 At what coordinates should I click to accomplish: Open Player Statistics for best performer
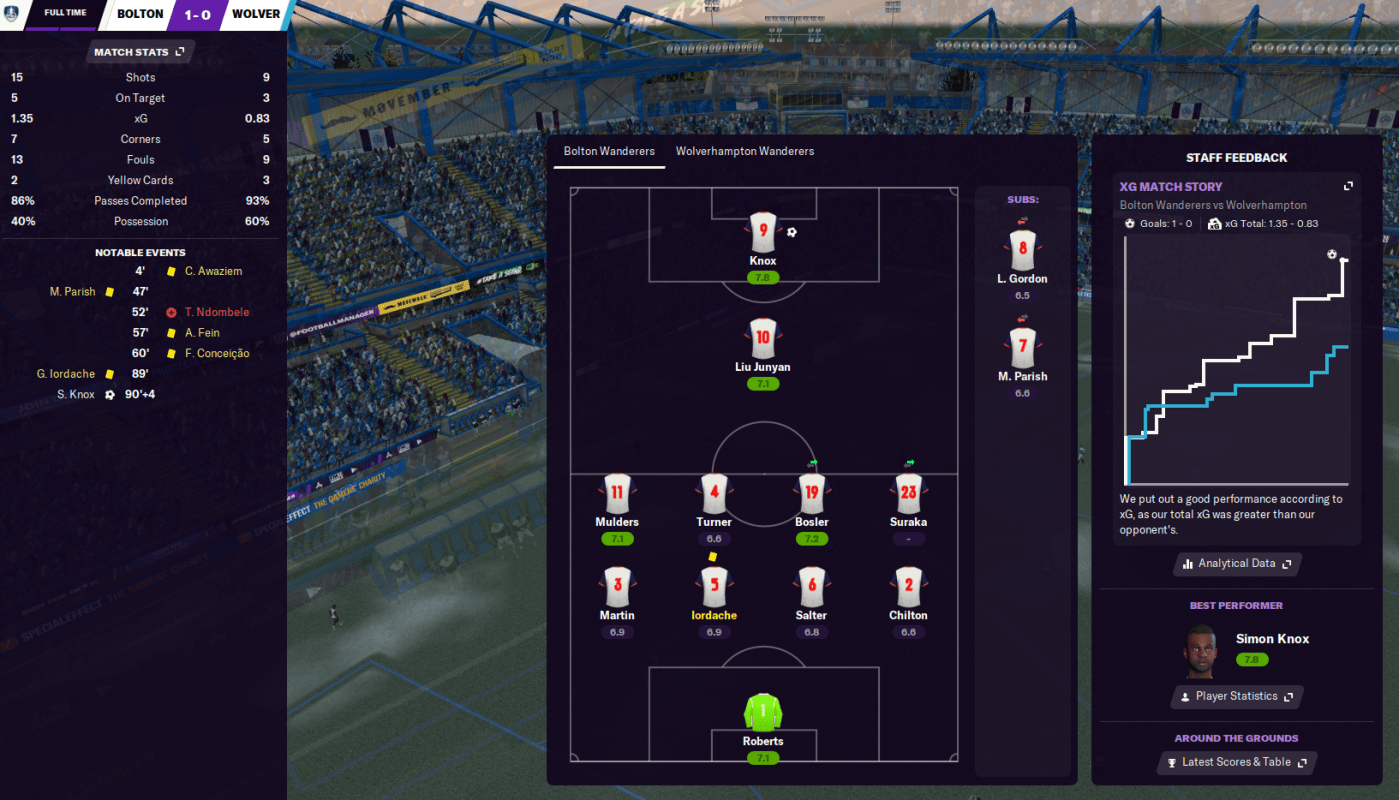coord(1236,697)
